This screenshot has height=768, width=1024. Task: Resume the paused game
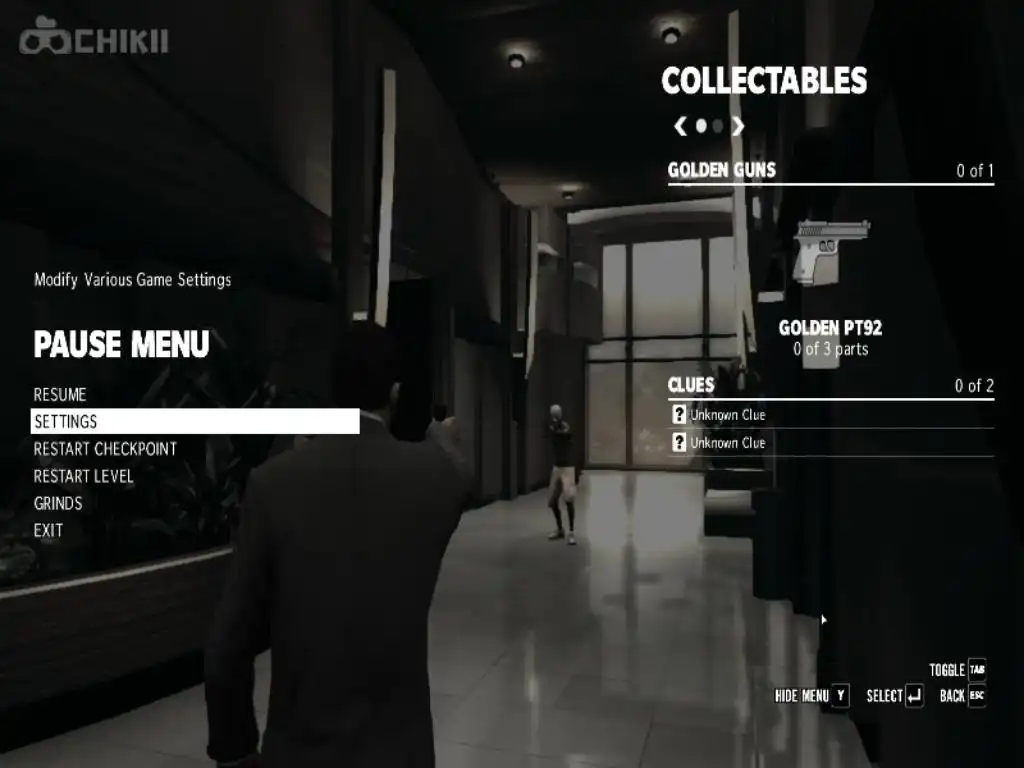pos(60,395)
